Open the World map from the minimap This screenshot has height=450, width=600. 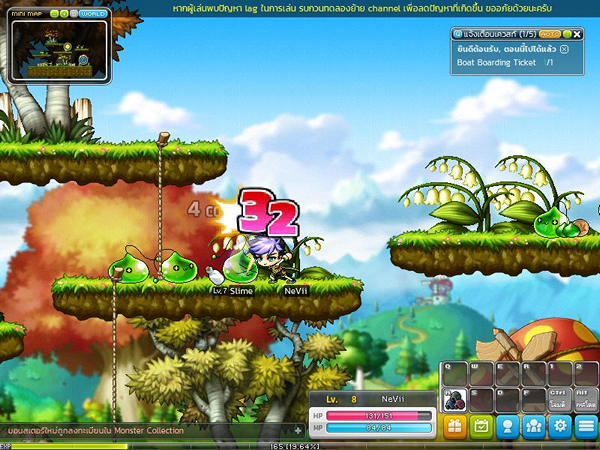click(x=94, y=15)
